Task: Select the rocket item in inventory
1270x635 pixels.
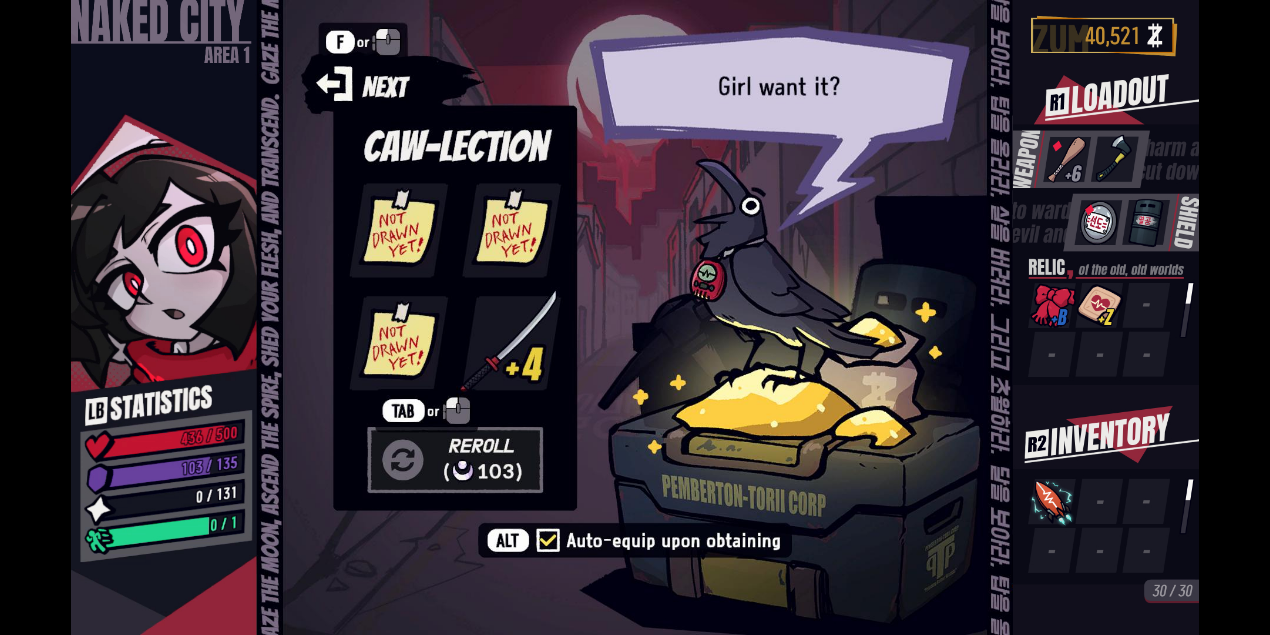Action: click(1052, 500)
